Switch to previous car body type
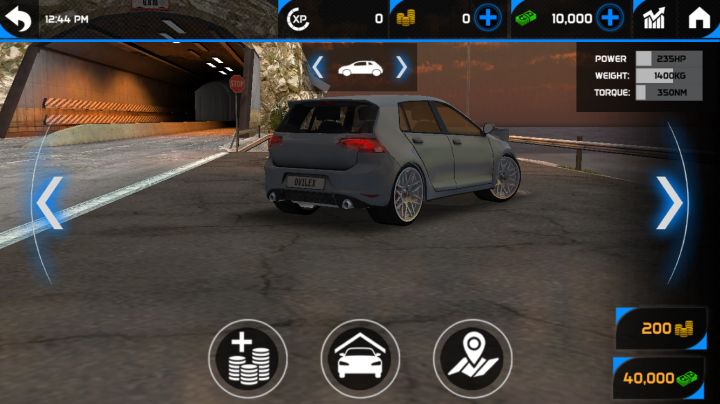This screenshot has width=720, height=404. pyautogui.click(x=318, y=67)
